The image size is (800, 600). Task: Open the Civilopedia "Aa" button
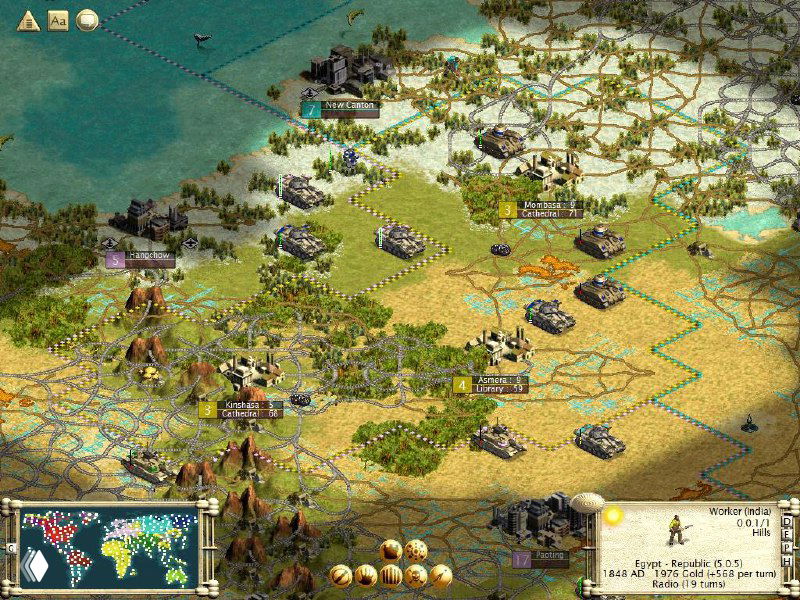tap(58, 19)
